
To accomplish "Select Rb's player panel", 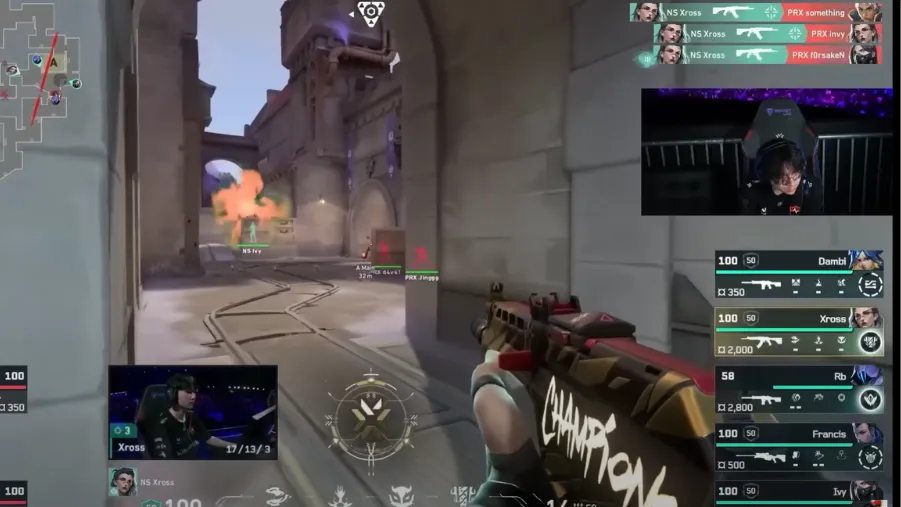I will pyautogui.click(x=798, y=388).
